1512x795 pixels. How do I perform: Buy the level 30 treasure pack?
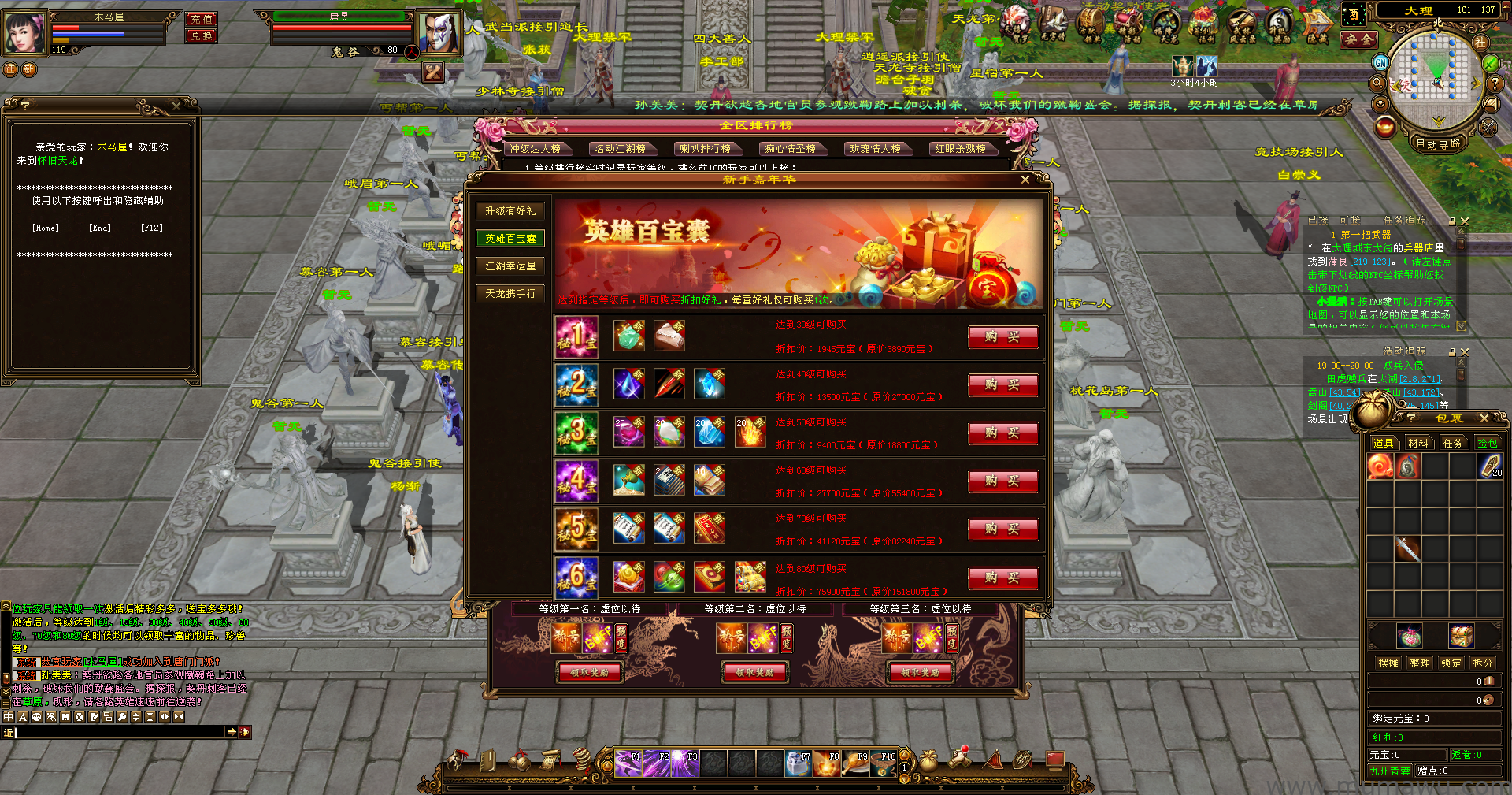coord(1002,337)
